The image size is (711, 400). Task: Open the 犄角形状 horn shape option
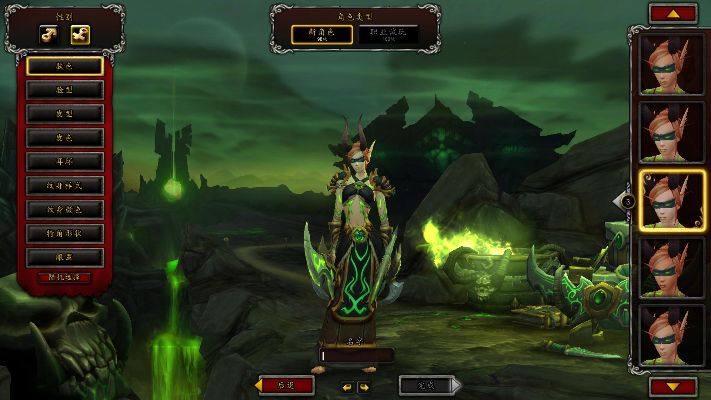pos(64,233)
